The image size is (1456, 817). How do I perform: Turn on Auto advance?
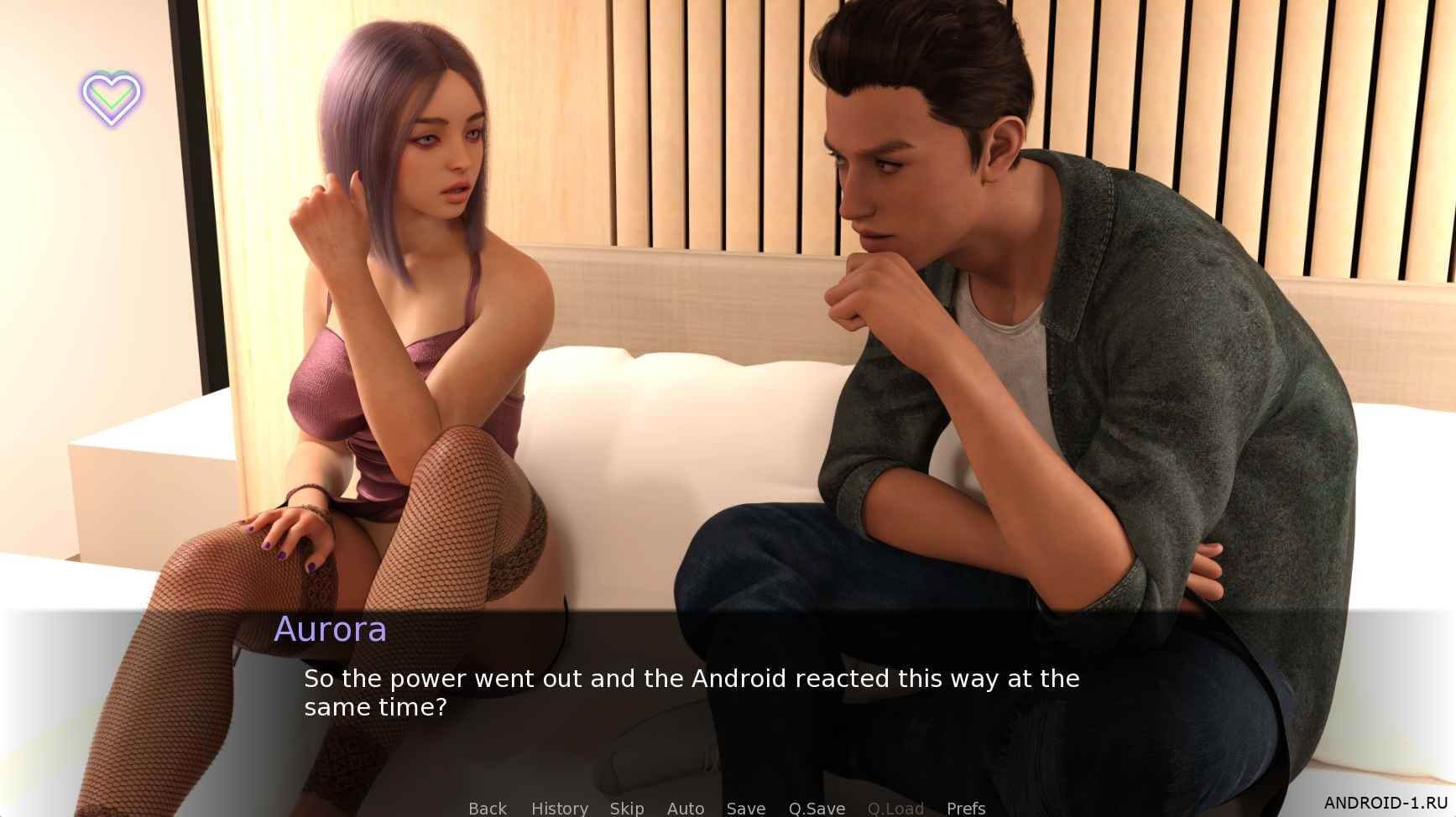click(x=686, y=808)
